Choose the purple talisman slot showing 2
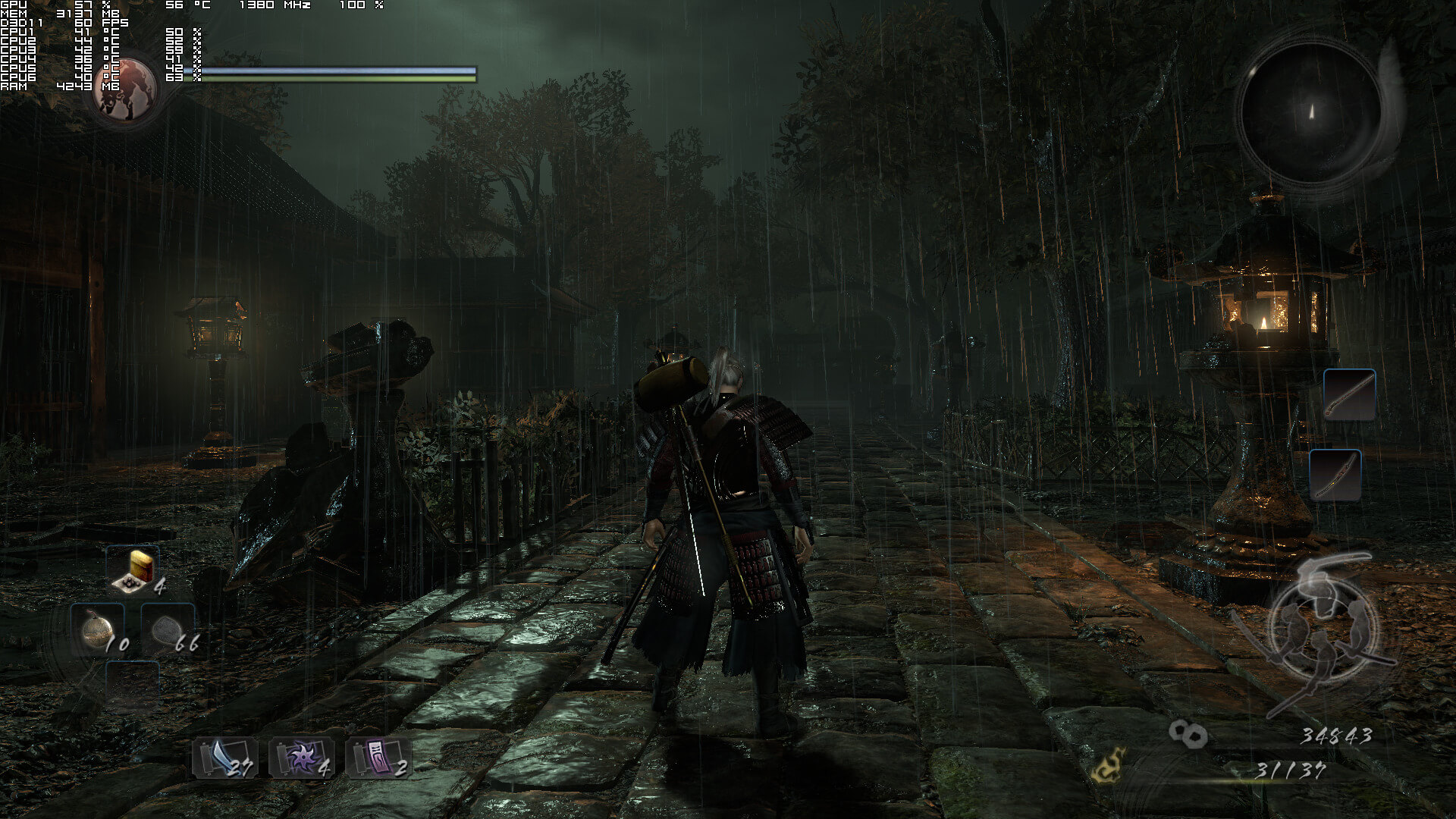 [378, 758]
